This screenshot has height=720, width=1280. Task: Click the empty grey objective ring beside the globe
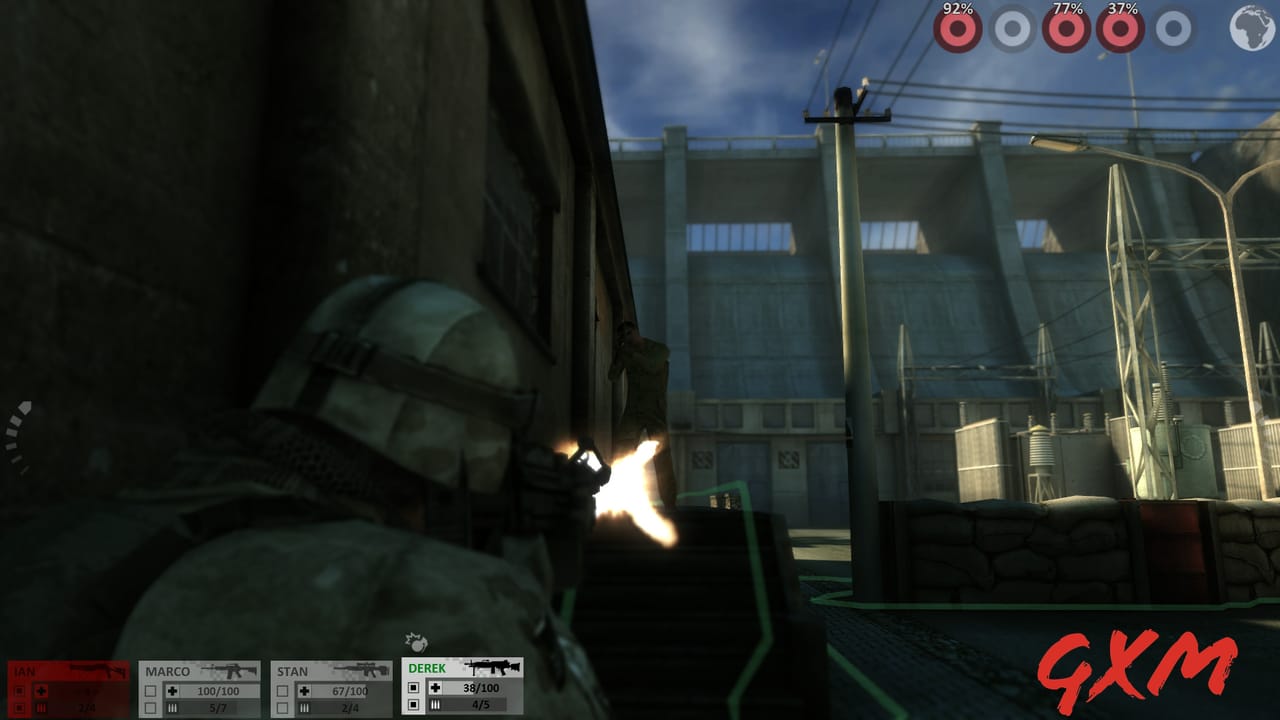click(x=1173, y=28)
